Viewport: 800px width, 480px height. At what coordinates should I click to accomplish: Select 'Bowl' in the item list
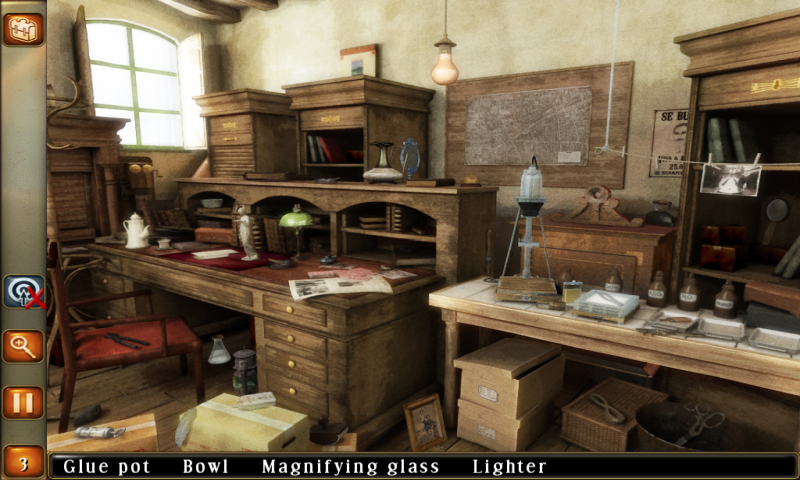206,466
